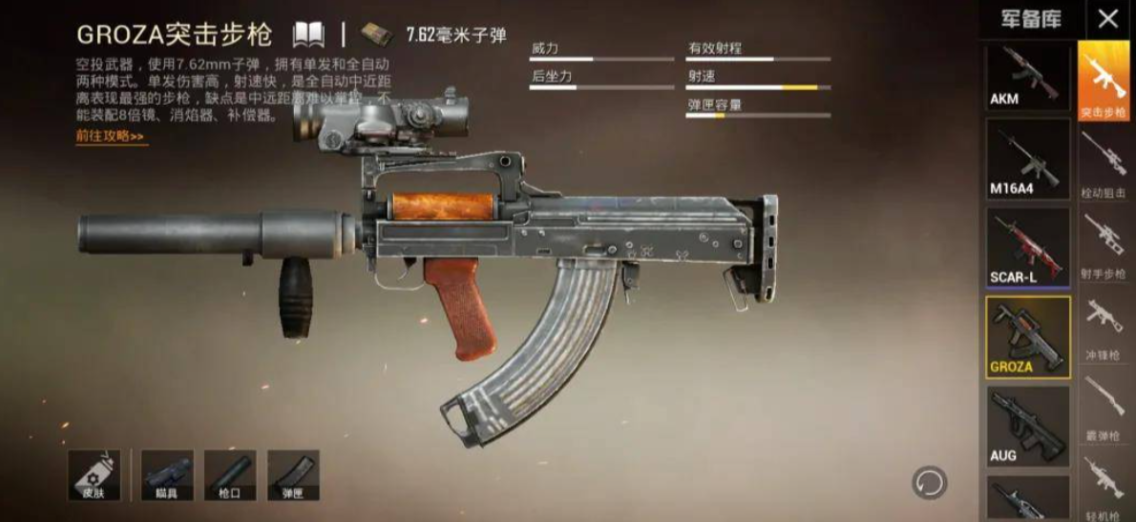Open the 冲锋枪 submachine gun category
The image size is (1136, 522).
pyautogui.click(x=1104, y=326)
